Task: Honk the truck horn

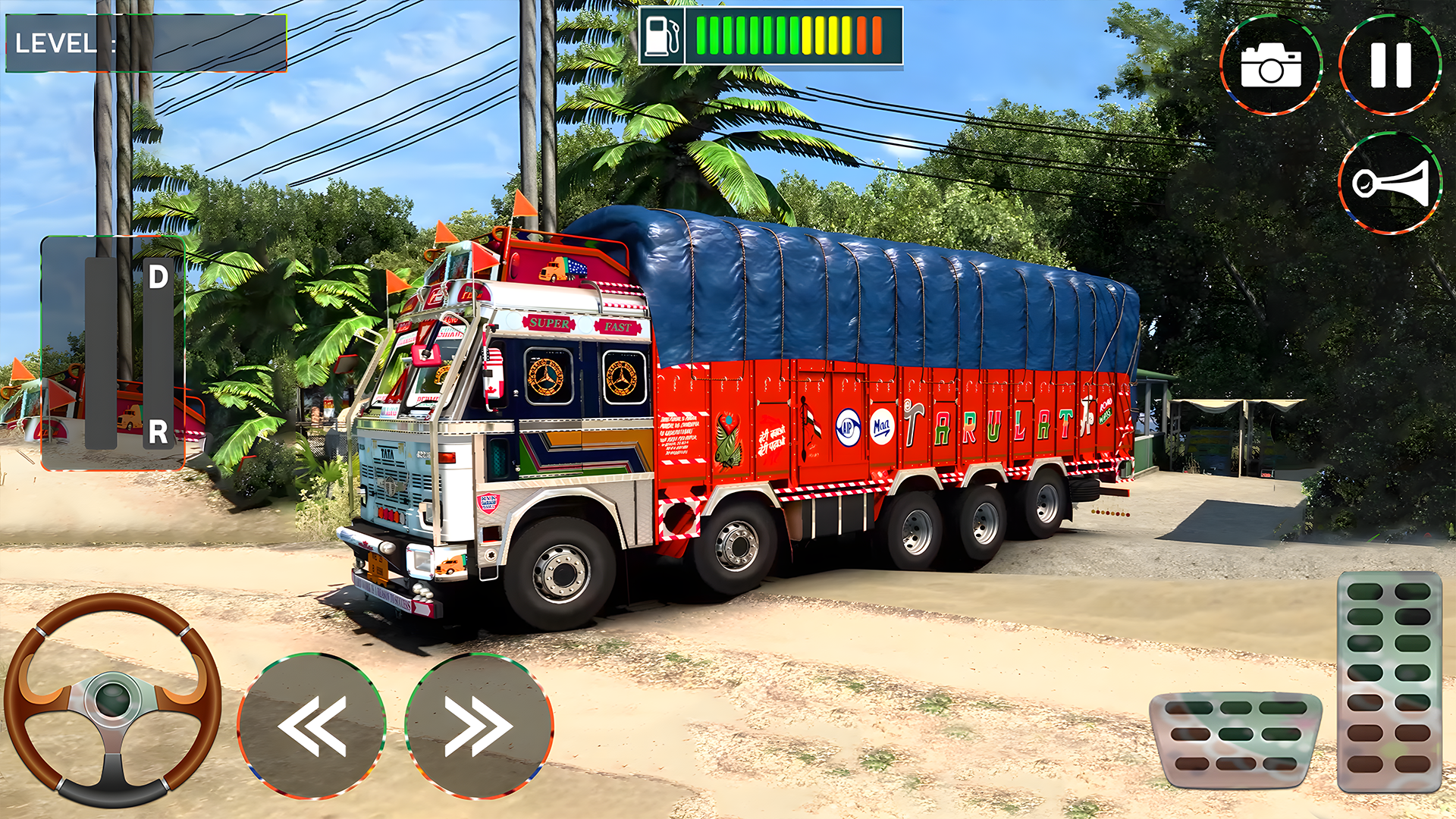Action: point(1390,184)
